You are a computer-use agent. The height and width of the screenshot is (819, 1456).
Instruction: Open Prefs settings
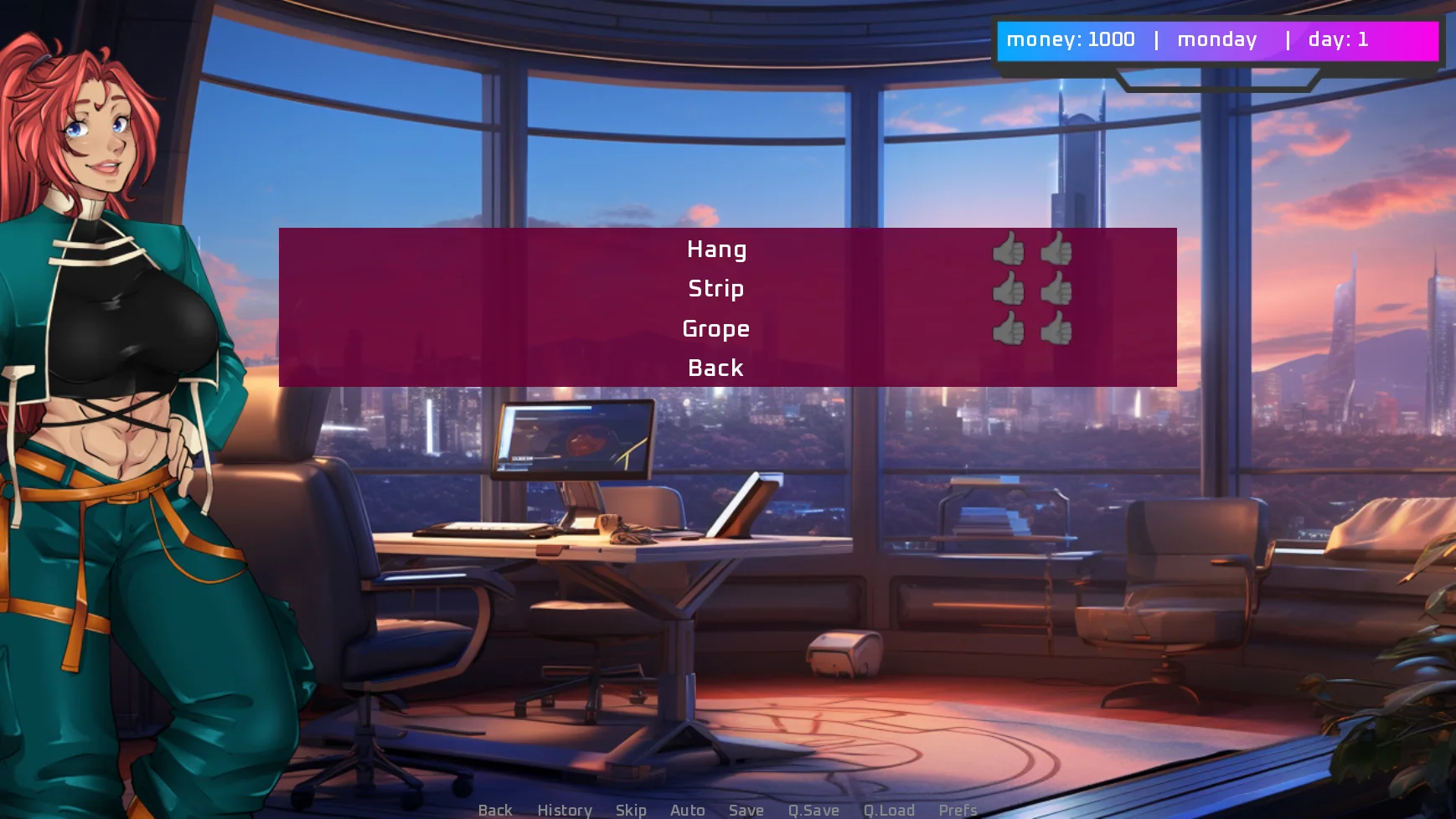click(958, 810)
